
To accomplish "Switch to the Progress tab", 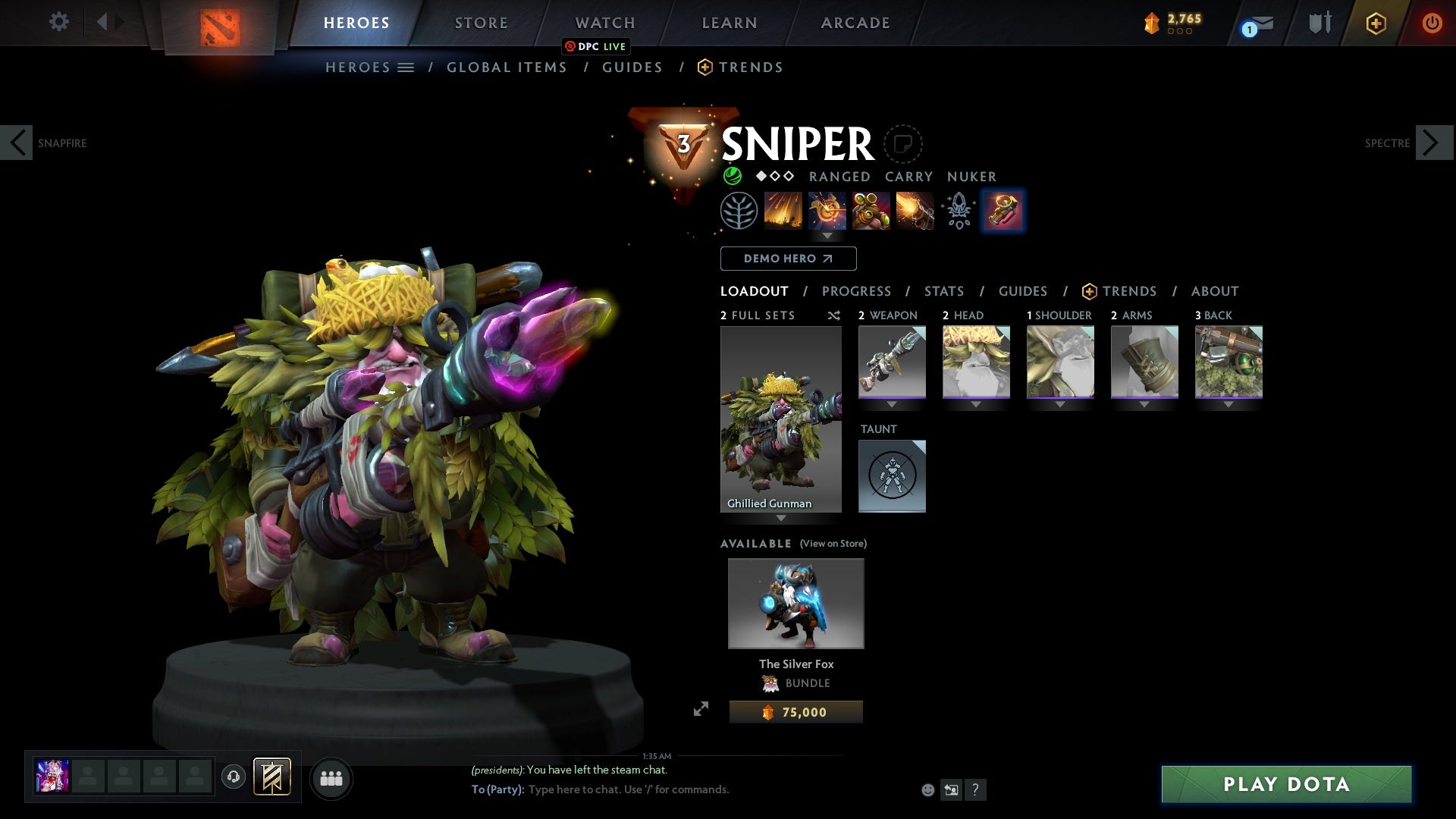I will click(x=856, y=291).
